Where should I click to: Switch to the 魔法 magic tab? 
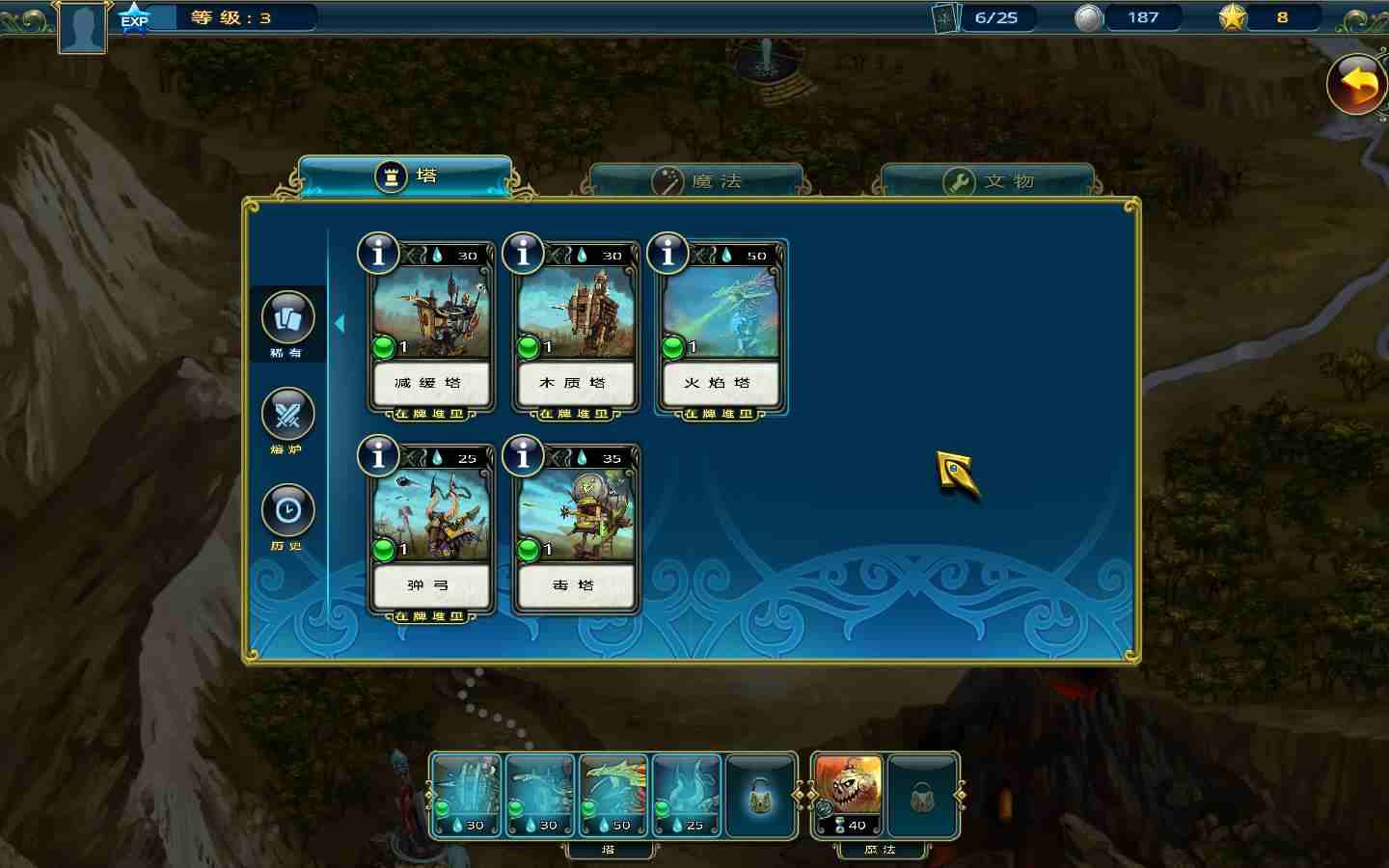pos(696,181)
